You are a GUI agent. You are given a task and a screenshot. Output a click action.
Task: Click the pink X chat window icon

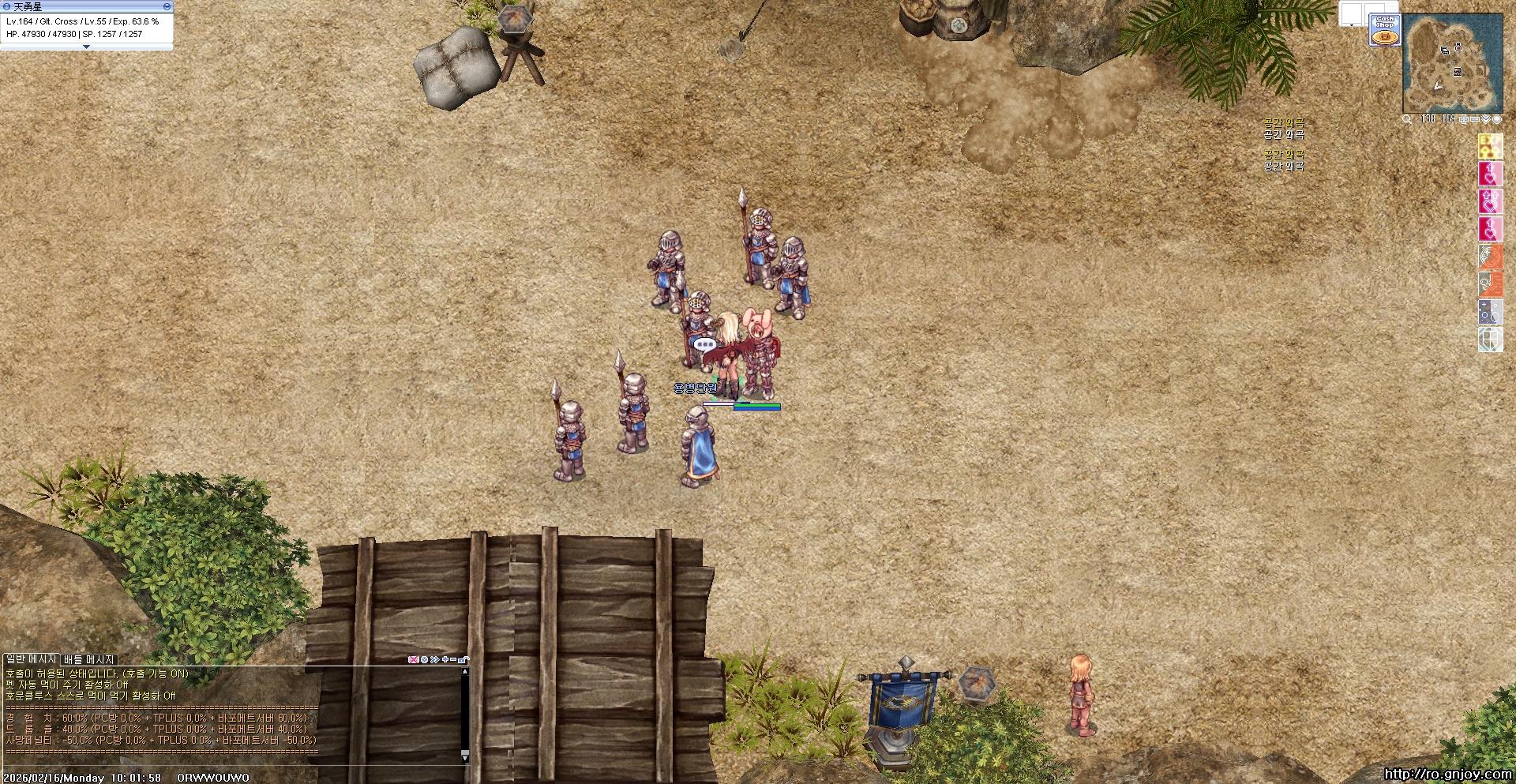(413, 659)
